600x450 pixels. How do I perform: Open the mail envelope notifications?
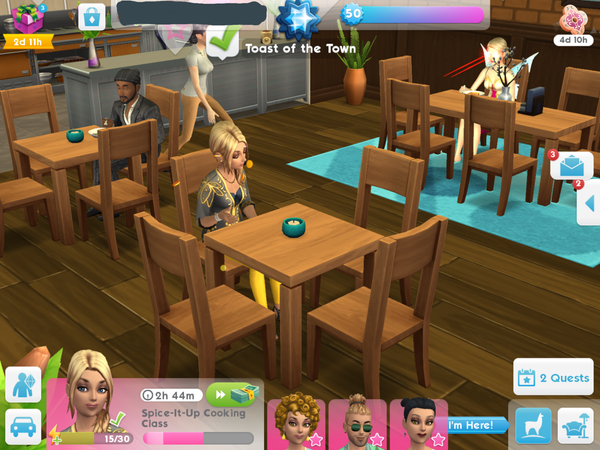point(572,166)
